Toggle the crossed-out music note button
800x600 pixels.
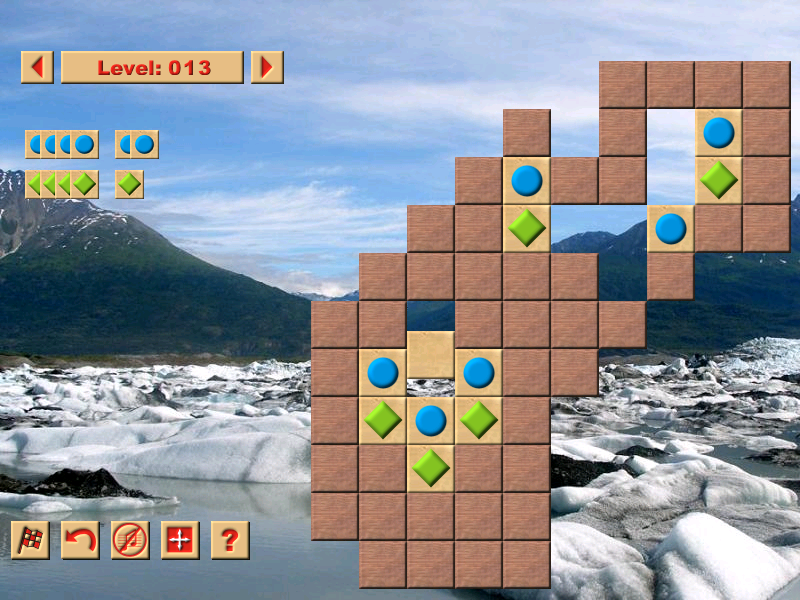(130, 540)
